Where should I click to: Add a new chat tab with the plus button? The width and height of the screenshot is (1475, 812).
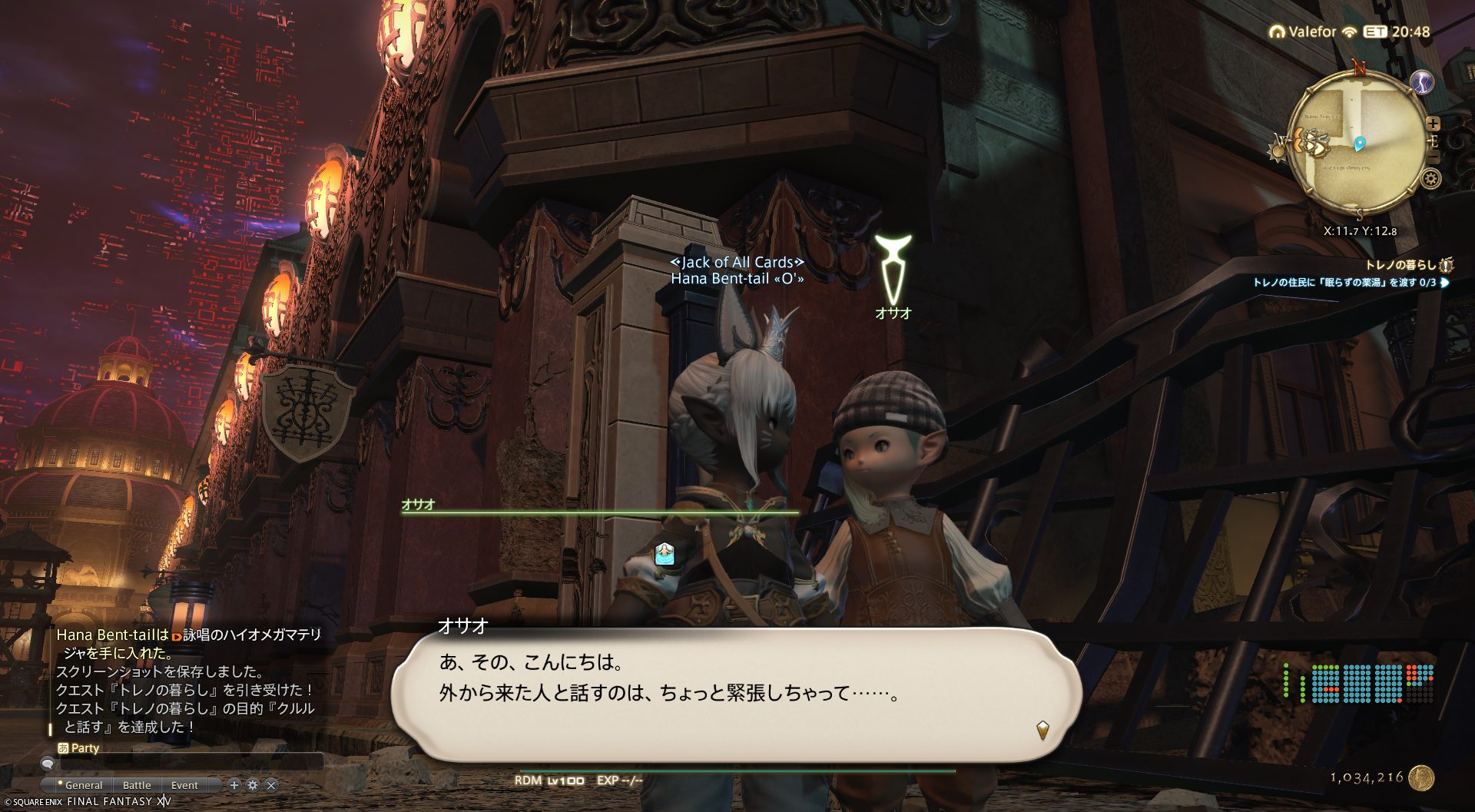234,785
